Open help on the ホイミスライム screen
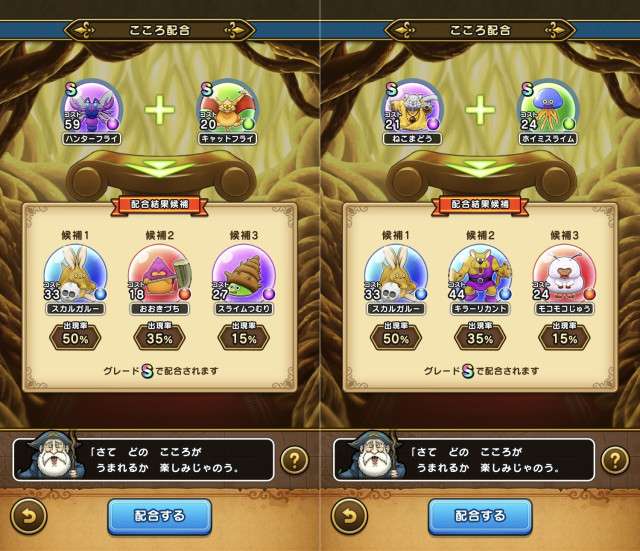 tap(613, 461)
